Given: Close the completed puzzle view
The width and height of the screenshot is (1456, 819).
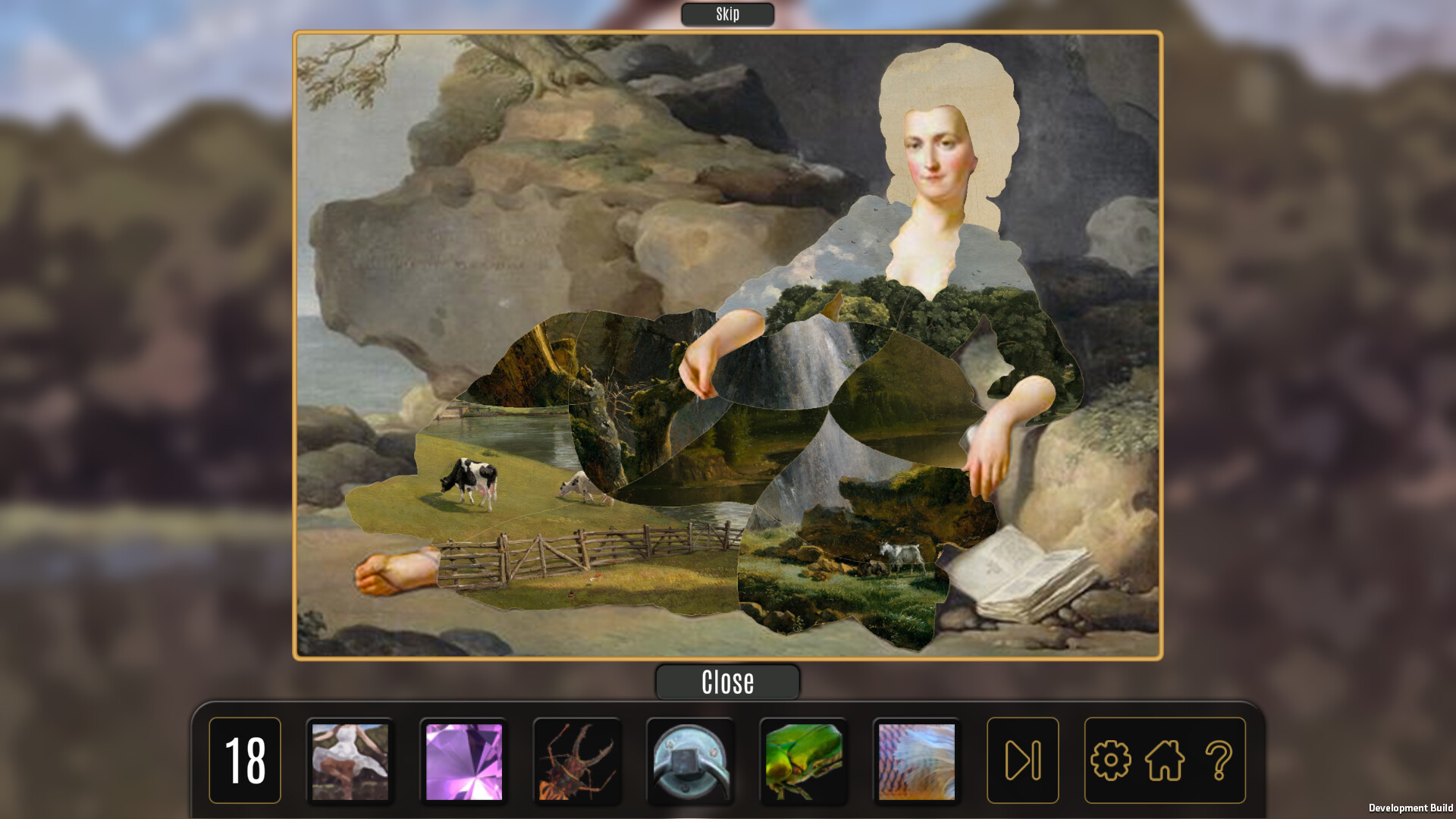Looking at the screenshot, I should point(727,681).
